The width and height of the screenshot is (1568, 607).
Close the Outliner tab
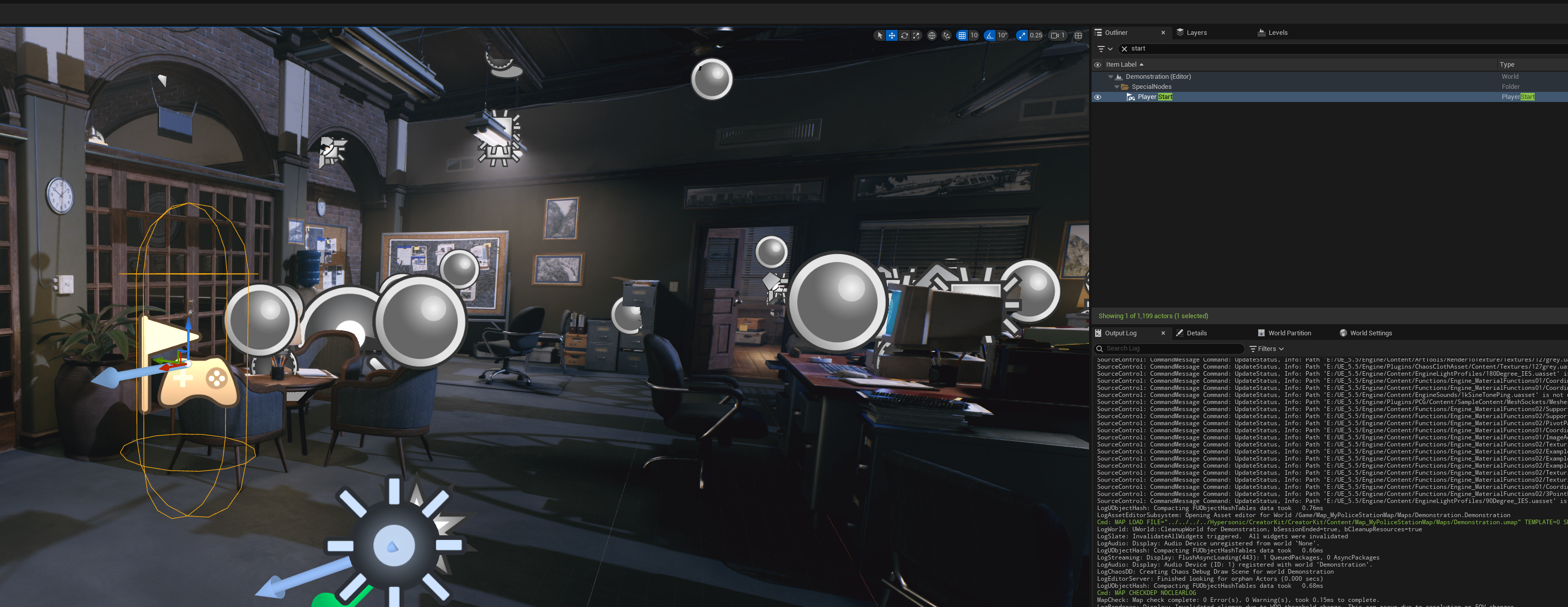click(1163, 32)
